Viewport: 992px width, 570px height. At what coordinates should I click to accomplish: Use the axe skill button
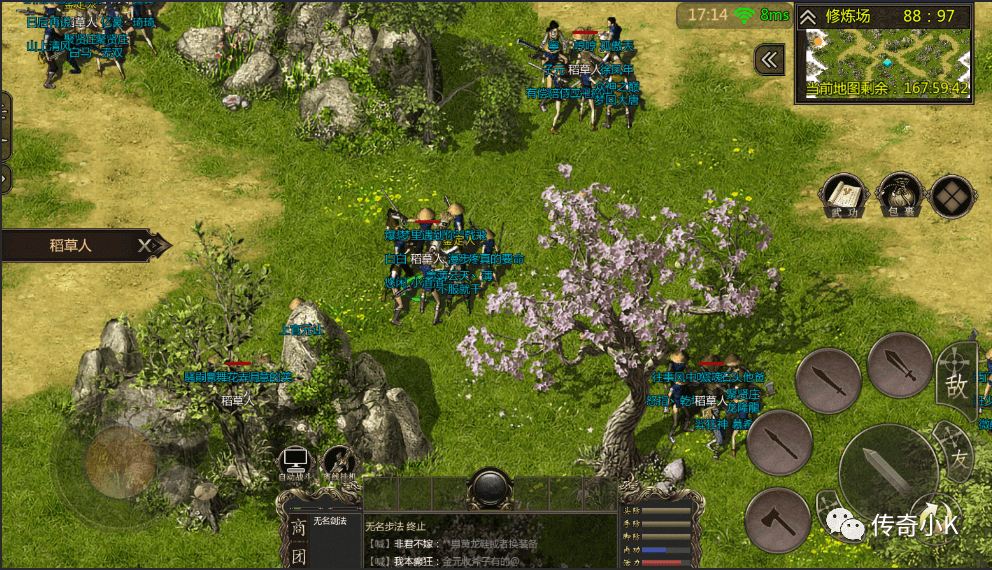[778, 520]
